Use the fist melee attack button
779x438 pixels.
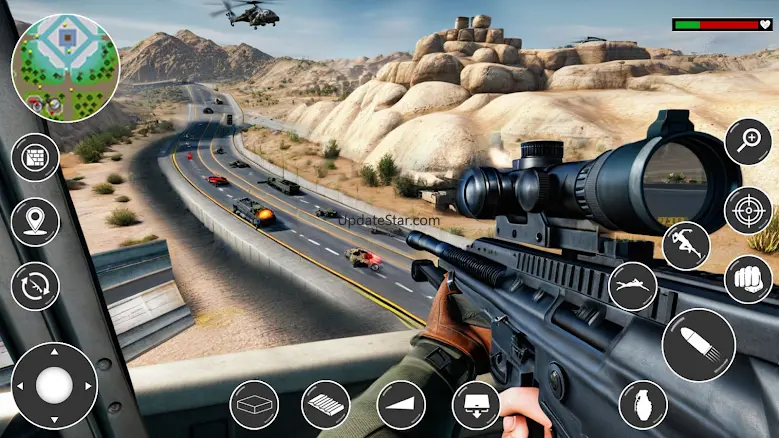[748, 279]
